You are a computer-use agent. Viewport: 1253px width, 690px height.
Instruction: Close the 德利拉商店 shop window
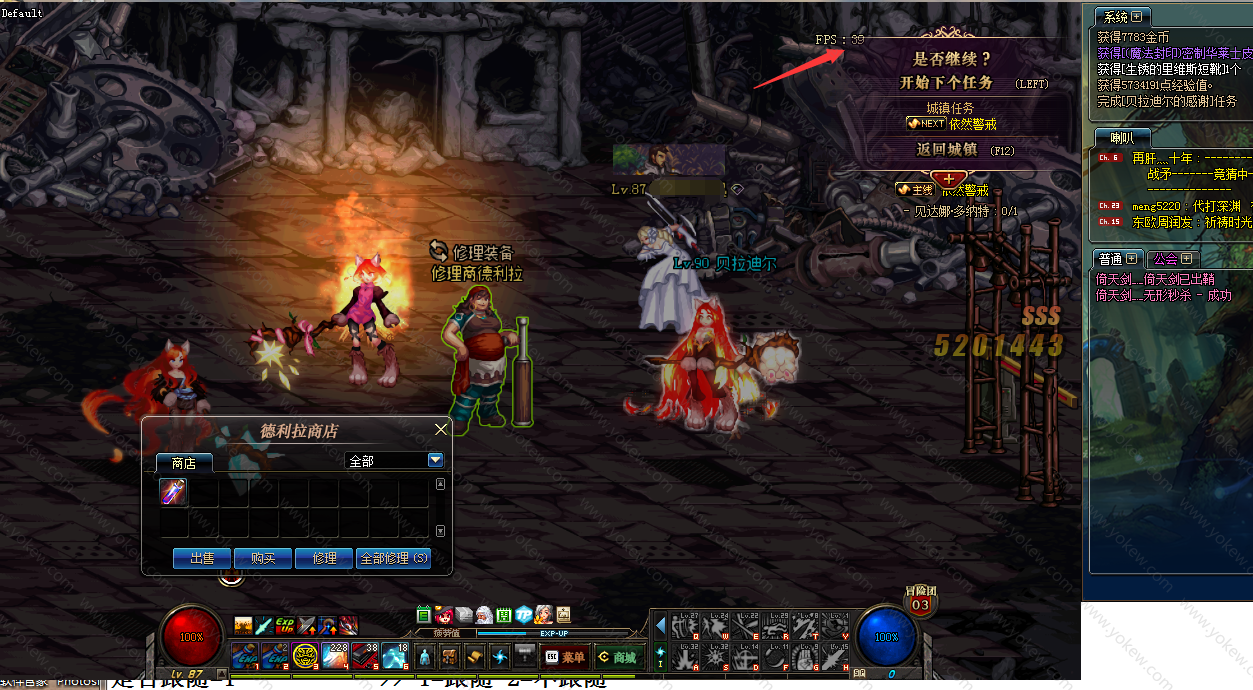441,430
